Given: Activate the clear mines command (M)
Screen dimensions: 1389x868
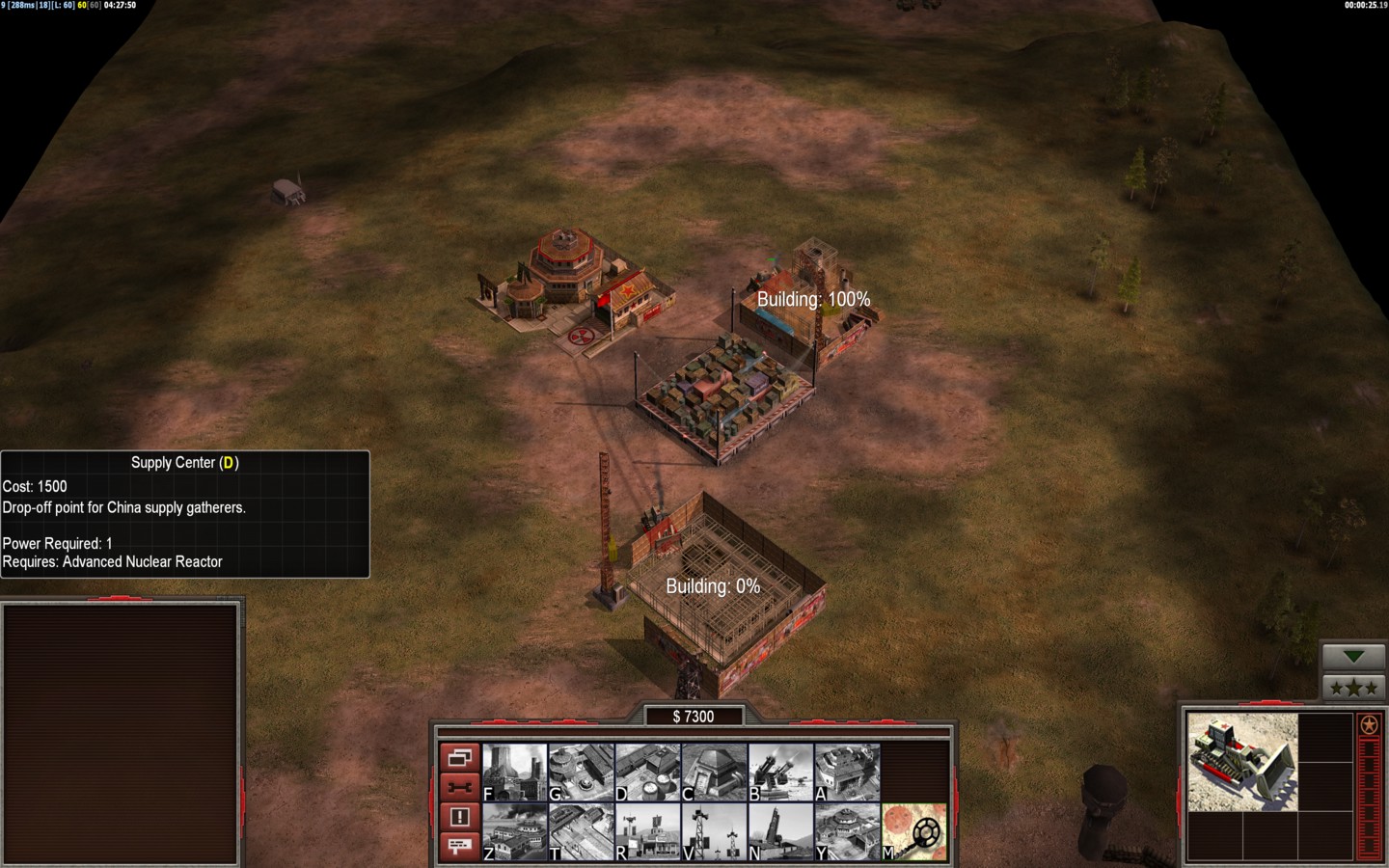Looking at the screenshot, I should [x=914, y=831].
